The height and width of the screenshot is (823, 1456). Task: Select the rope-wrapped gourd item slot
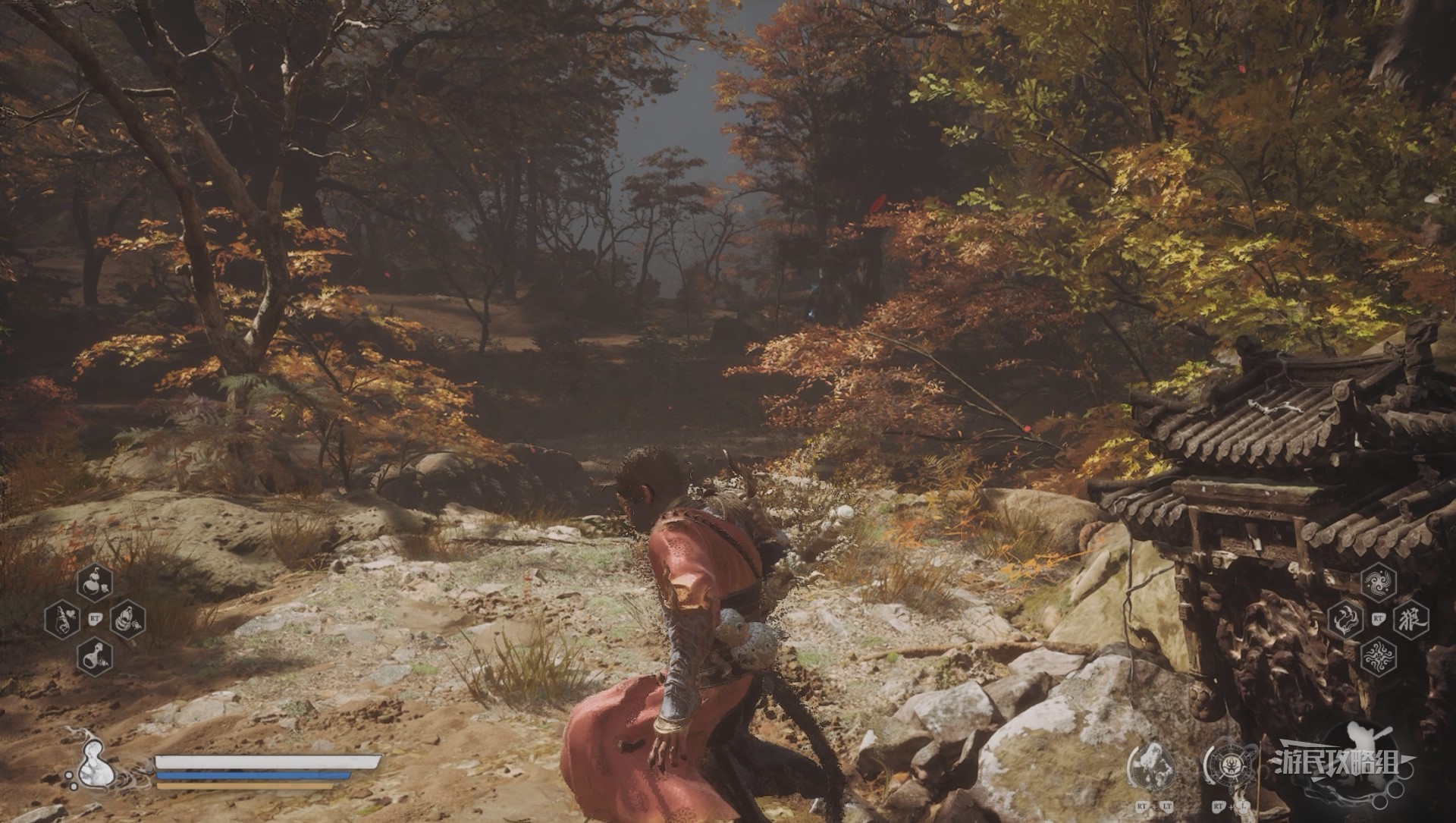(127, 620)
